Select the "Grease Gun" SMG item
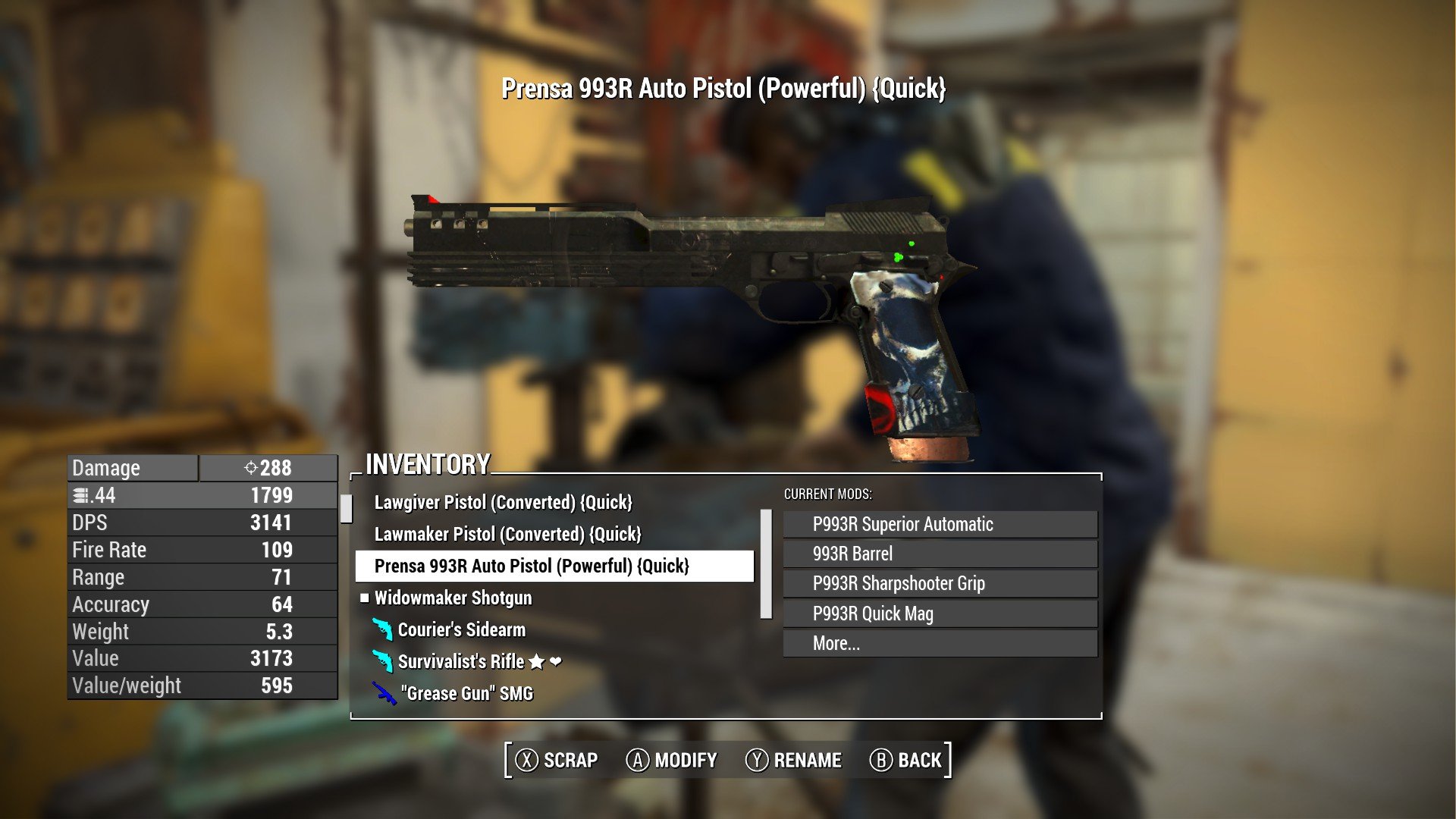Viewport: 1456px width, 819px height. (x=466, y=693)
